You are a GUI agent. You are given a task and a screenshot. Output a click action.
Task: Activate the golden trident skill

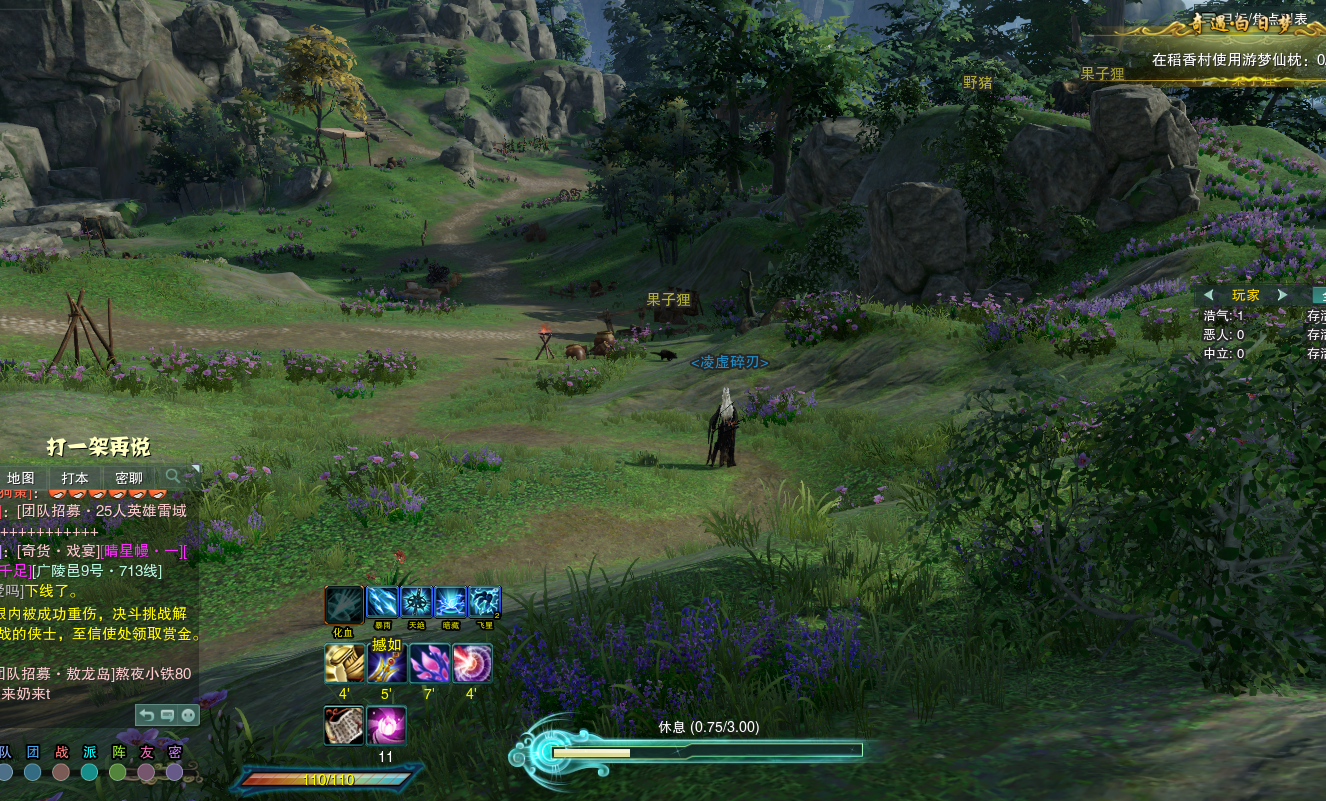click(387, 663)
